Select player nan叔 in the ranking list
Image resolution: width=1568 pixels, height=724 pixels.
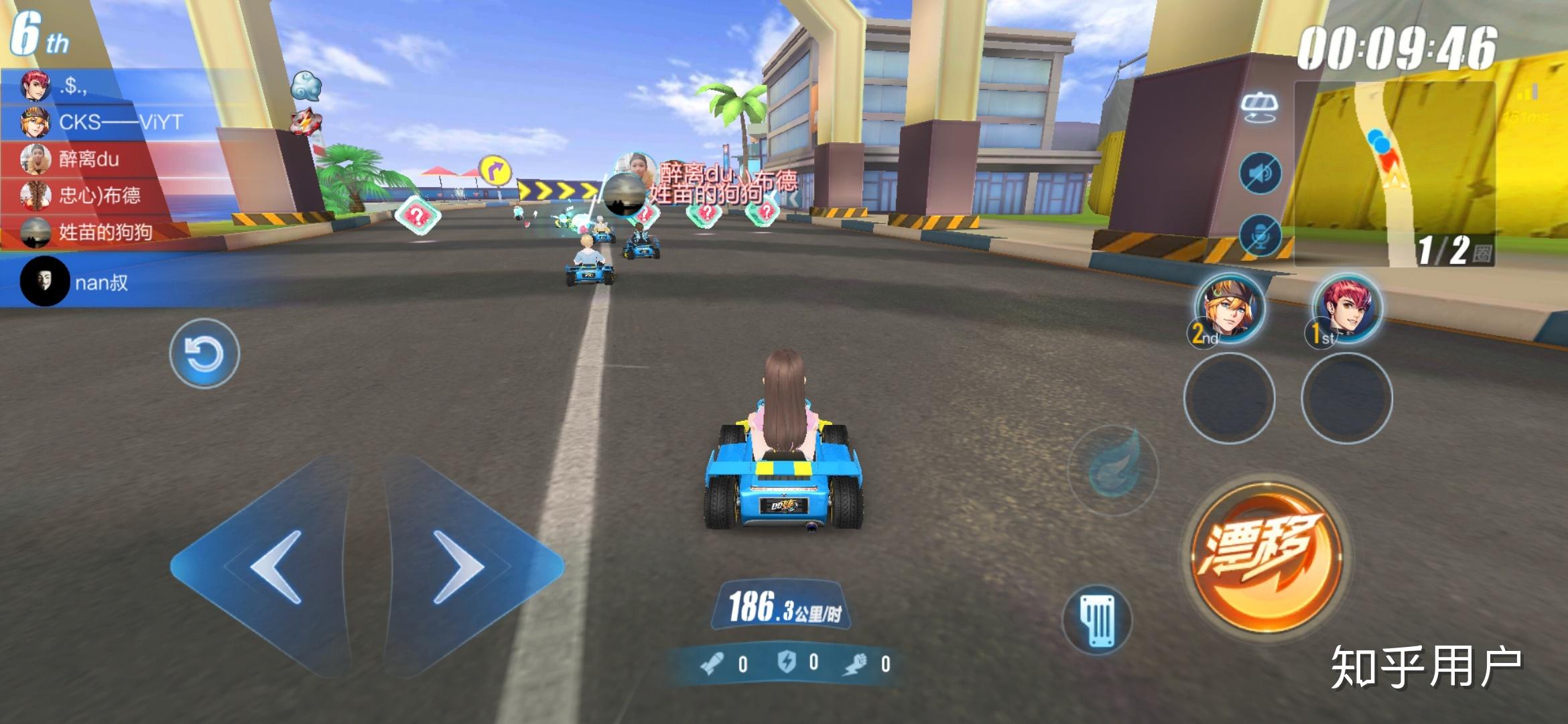point(101,282)
